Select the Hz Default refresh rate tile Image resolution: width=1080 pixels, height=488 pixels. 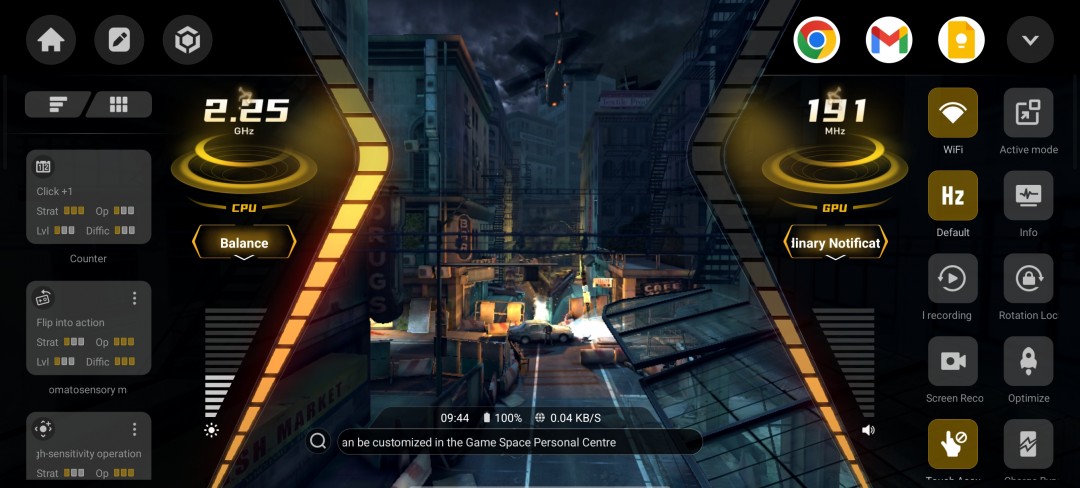(953, 196)
